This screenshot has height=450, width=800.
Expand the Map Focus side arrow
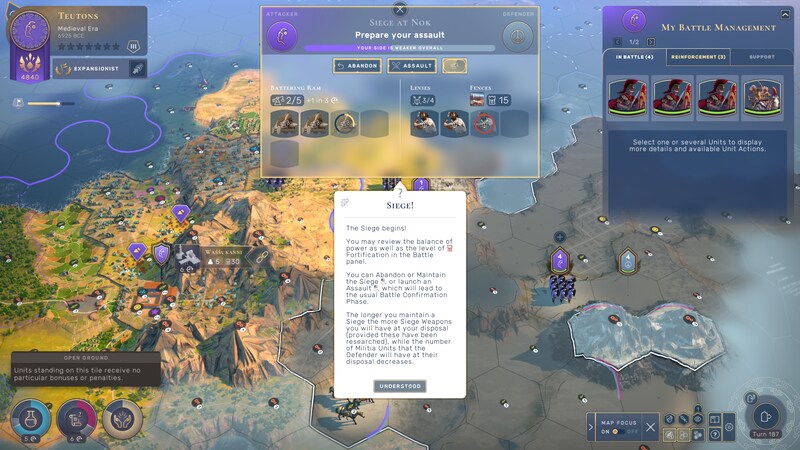point(590,428)
